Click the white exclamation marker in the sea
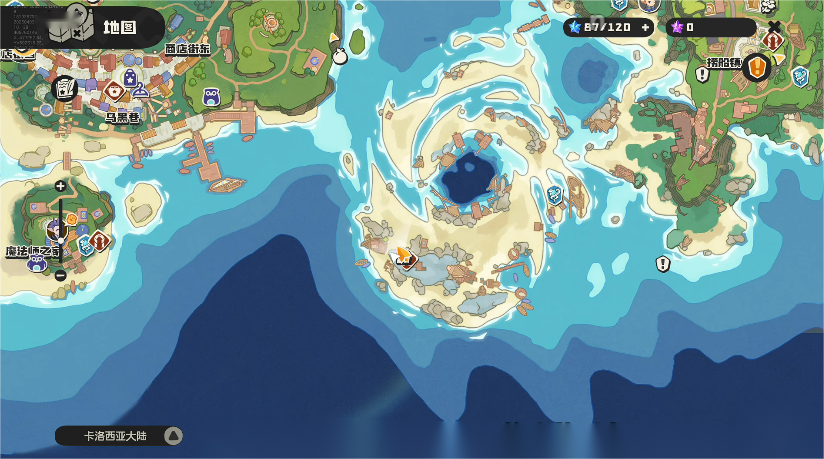The height and width of the screenshot is (459, 824). [662, 264]
